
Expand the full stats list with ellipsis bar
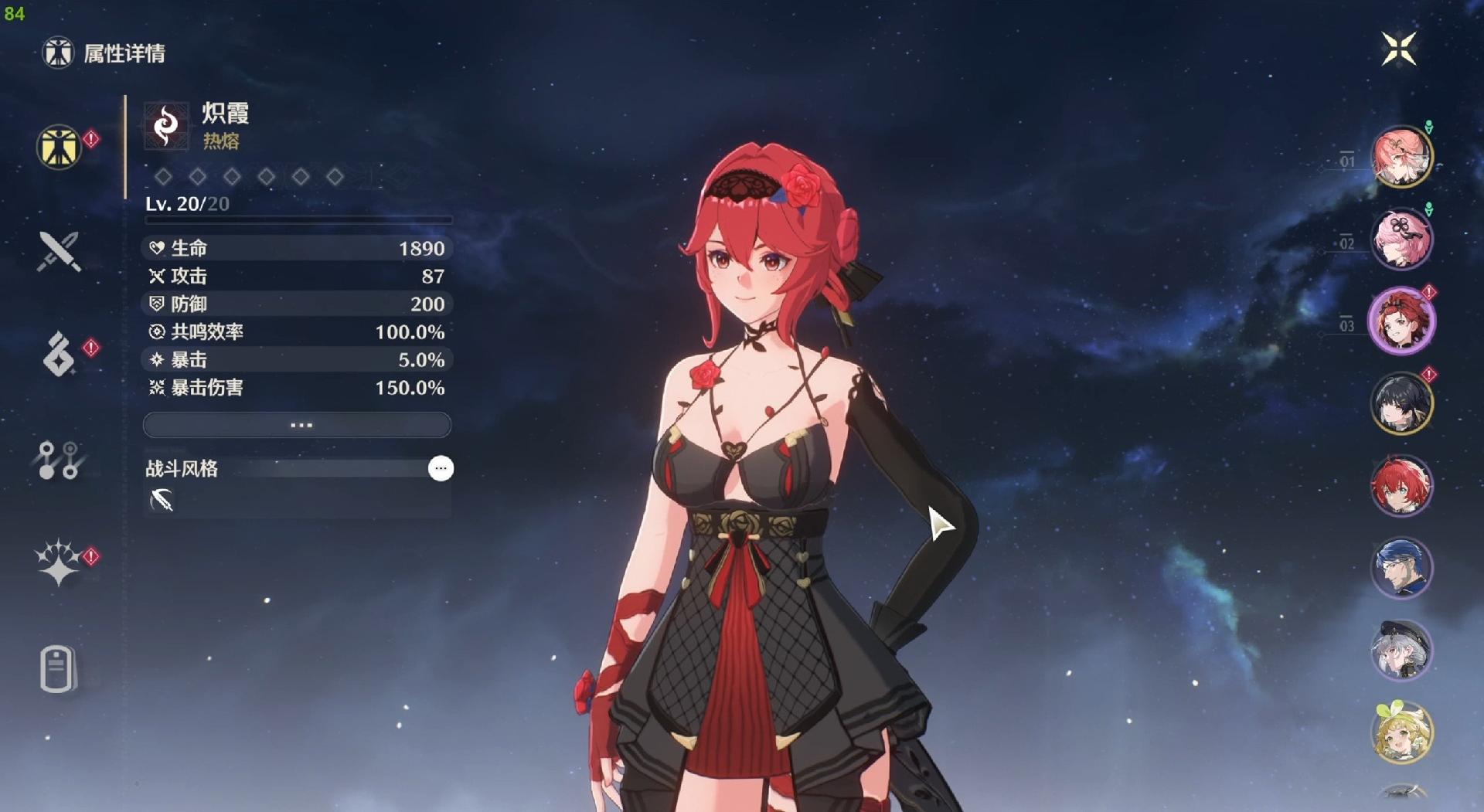tap(298, 425)
